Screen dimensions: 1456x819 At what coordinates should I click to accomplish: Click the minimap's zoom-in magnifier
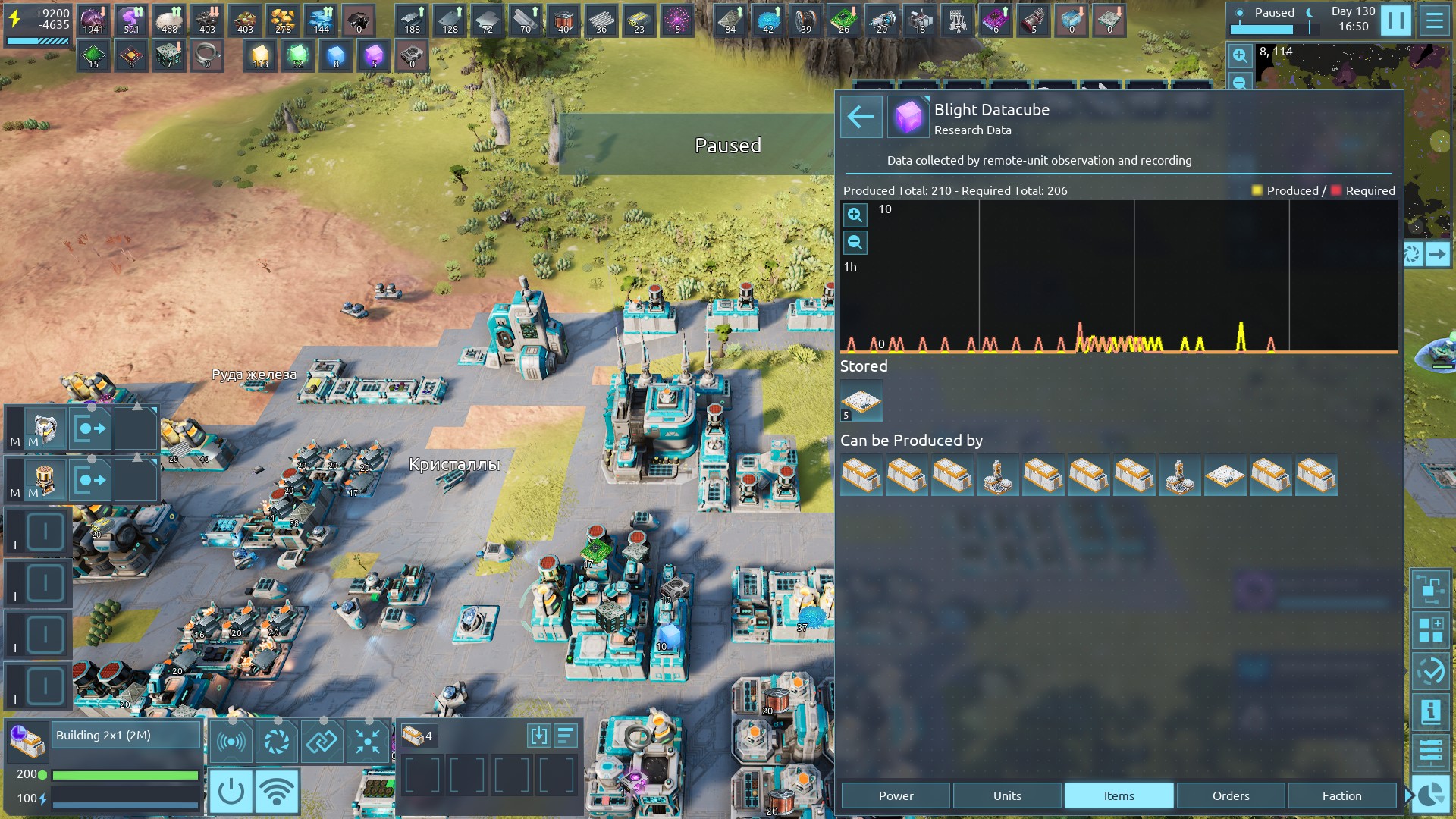coord(1239,55)
